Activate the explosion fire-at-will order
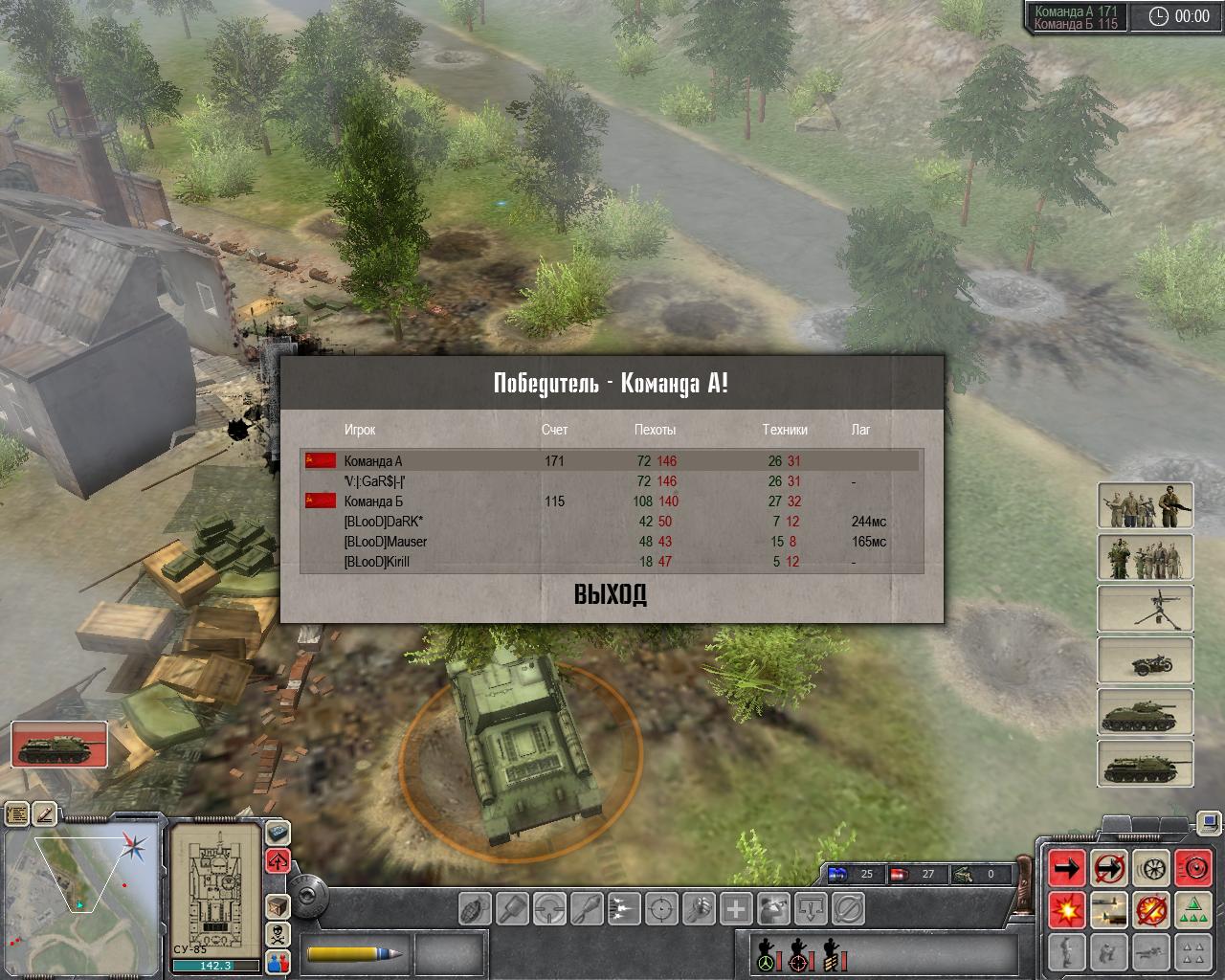 [x=1067, y=909]
